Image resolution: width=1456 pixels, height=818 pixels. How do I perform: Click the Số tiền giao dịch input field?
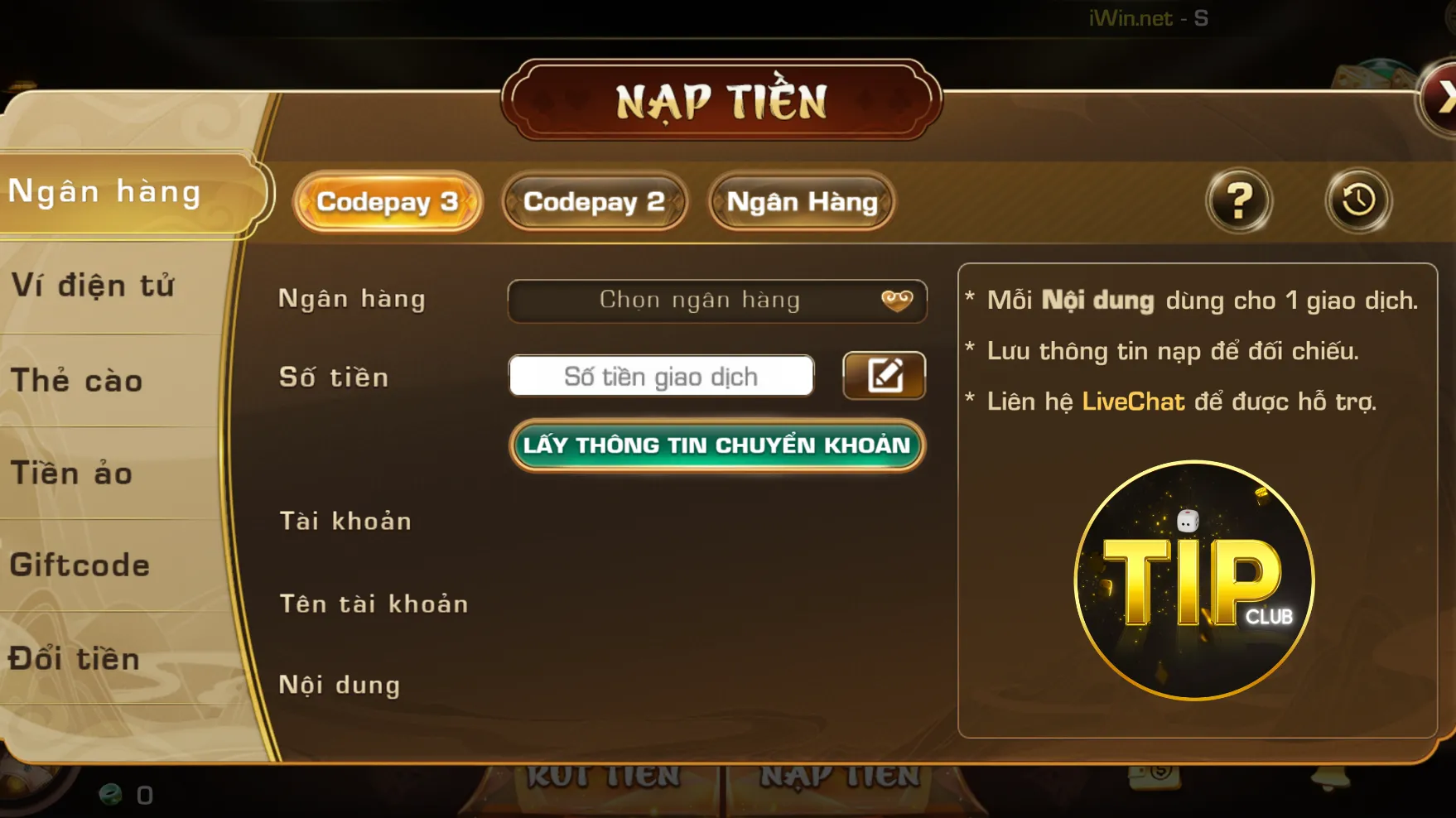coord(661,375)
